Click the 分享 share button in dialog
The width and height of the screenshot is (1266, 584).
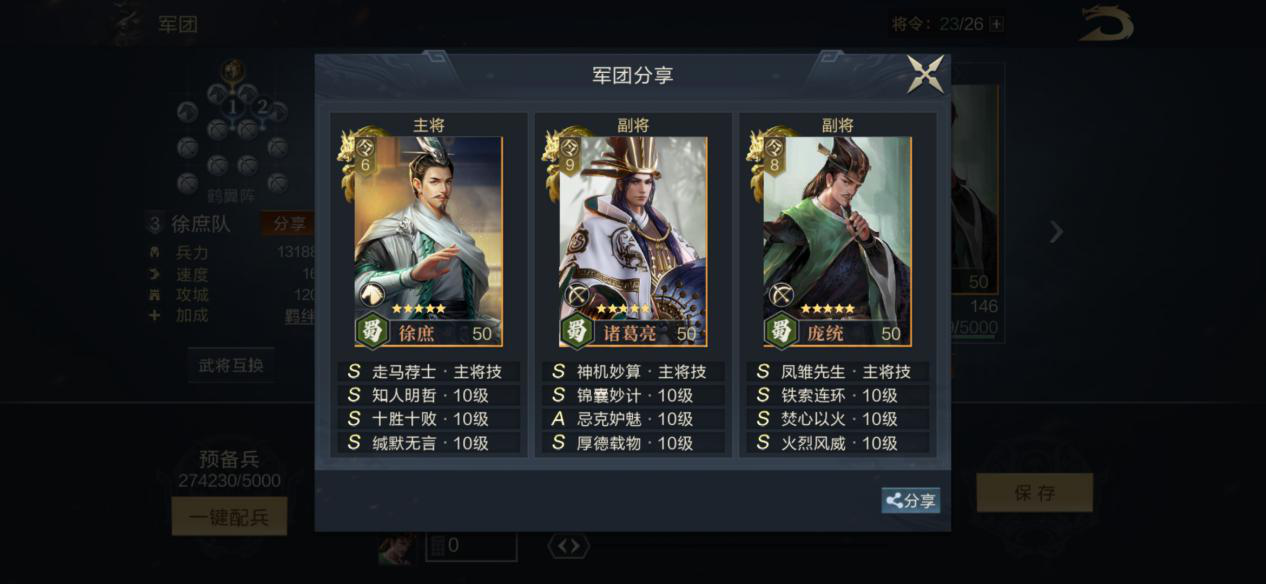point(910,501)
